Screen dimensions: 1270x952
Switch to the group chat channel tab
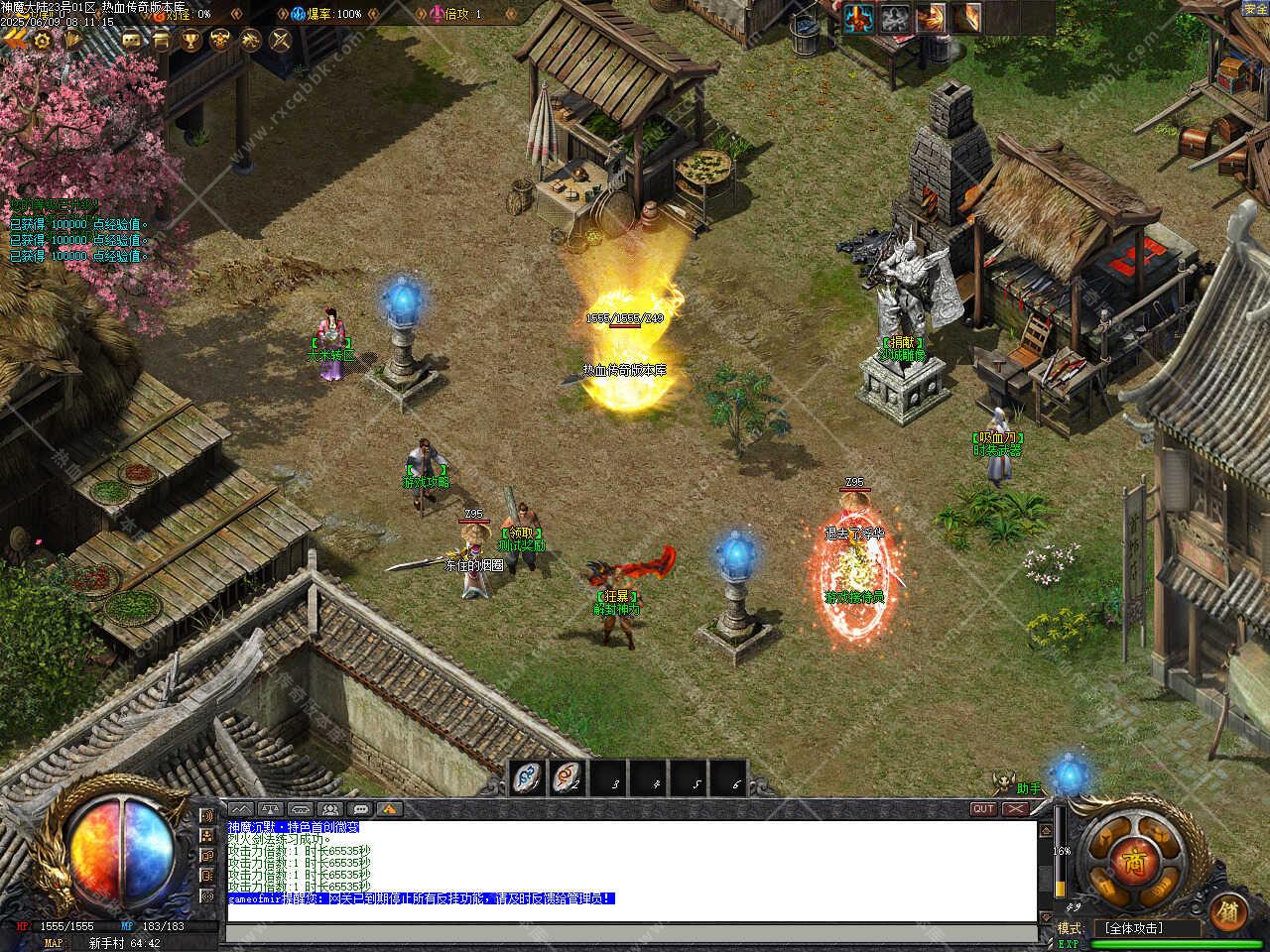pyautogui.click(x=330, y=809)
